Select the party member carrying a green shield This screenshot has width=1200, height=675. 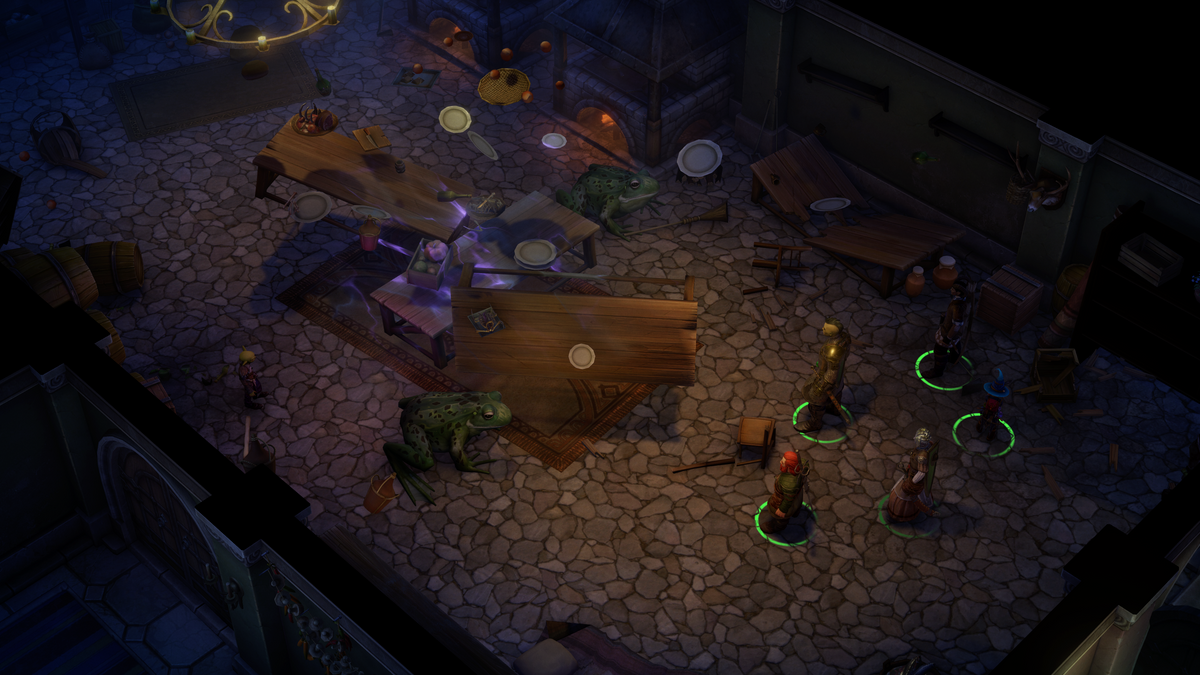912,480
